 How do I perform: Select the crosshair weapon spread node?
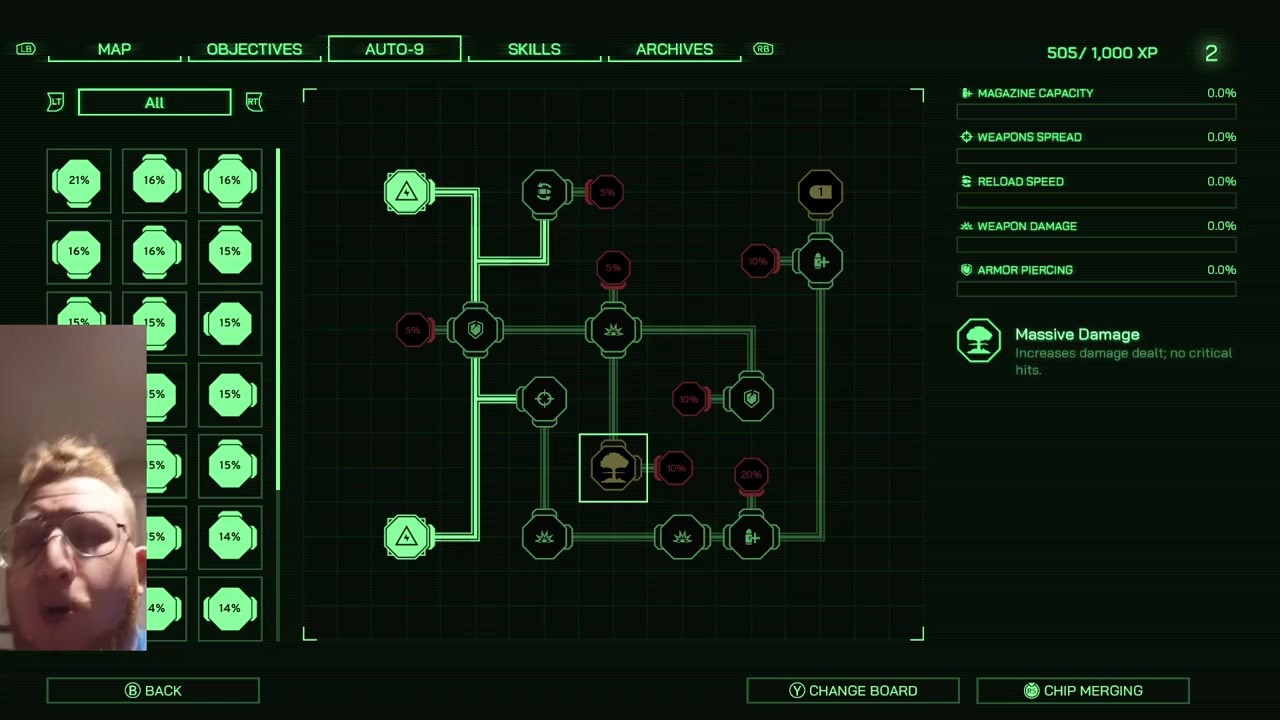coord(544,399)
